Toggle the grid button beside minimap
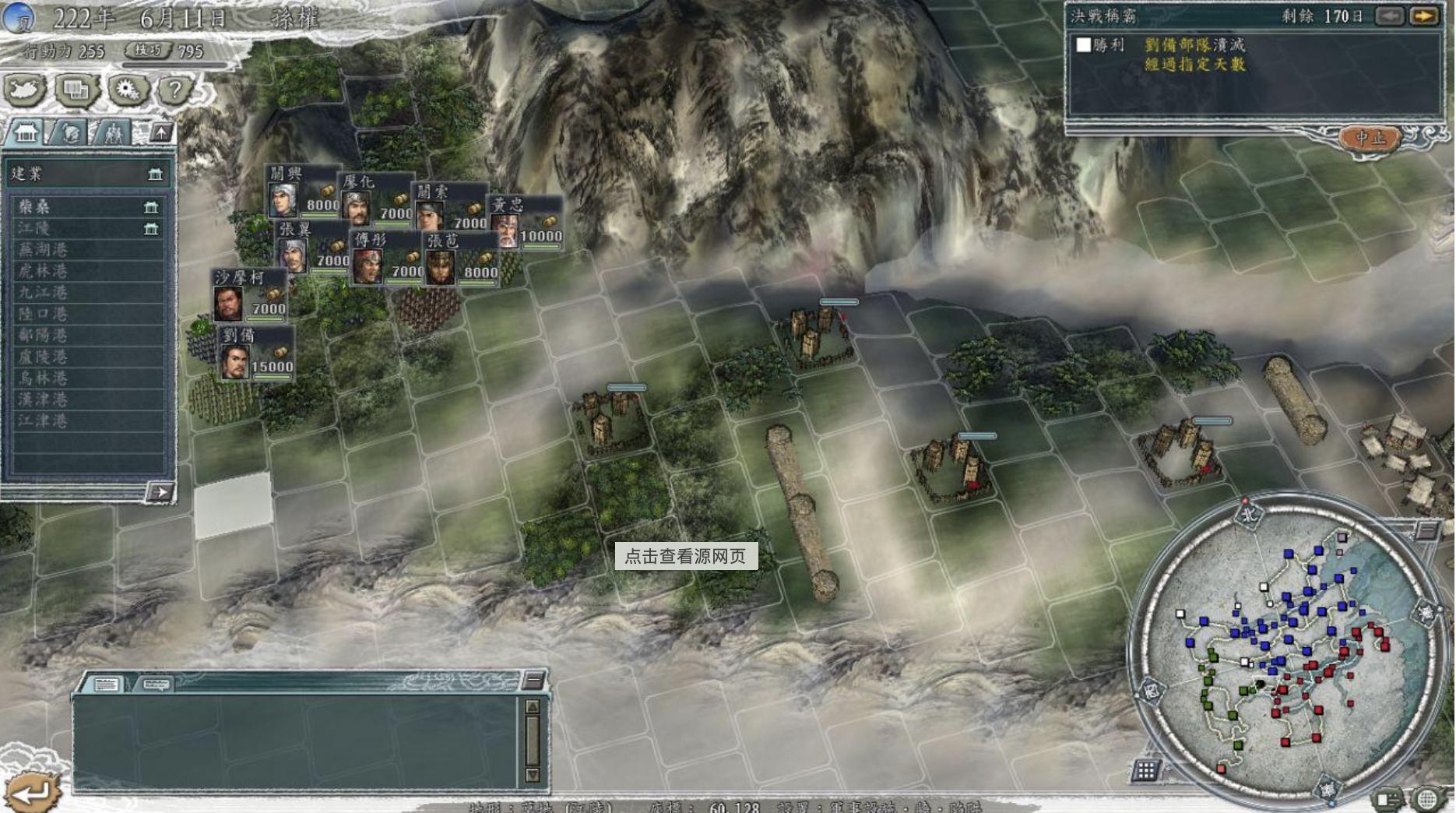This screenshot has width=1456, height=813. [1145, 770]
